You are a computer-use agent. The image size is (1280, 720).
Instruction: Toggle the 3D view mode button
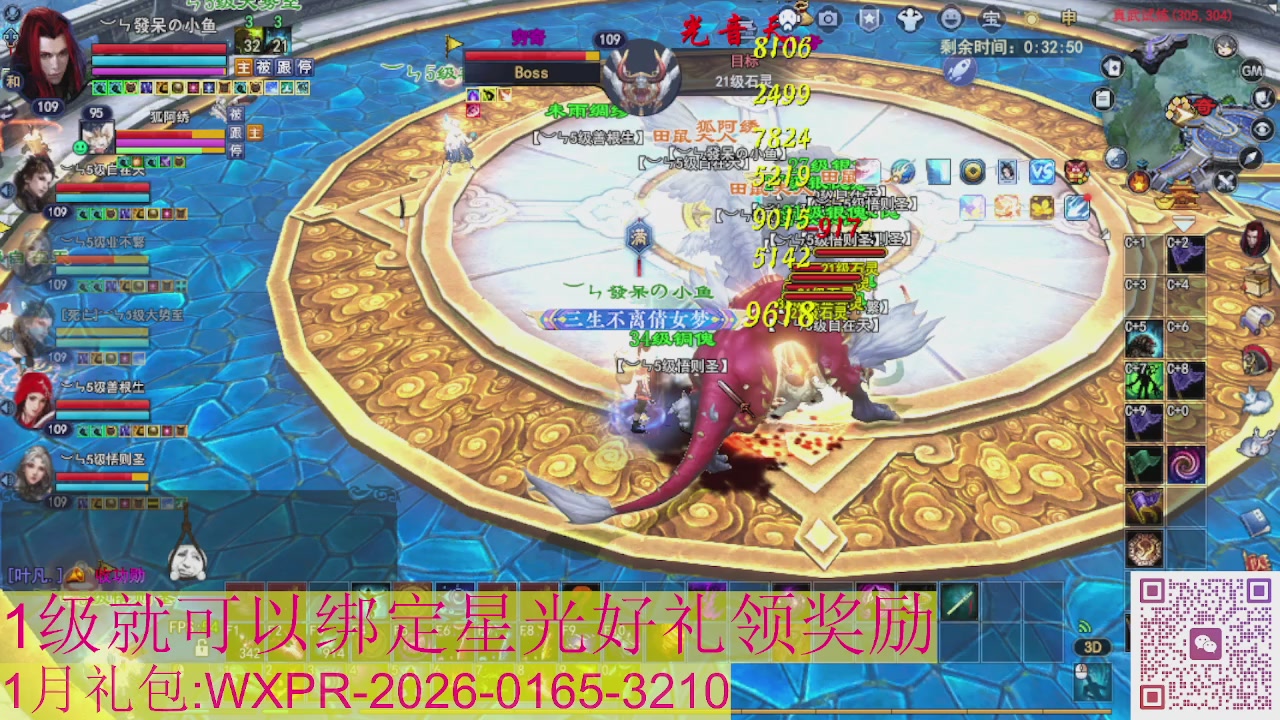pyautogui.click(x=1092, y=648)
